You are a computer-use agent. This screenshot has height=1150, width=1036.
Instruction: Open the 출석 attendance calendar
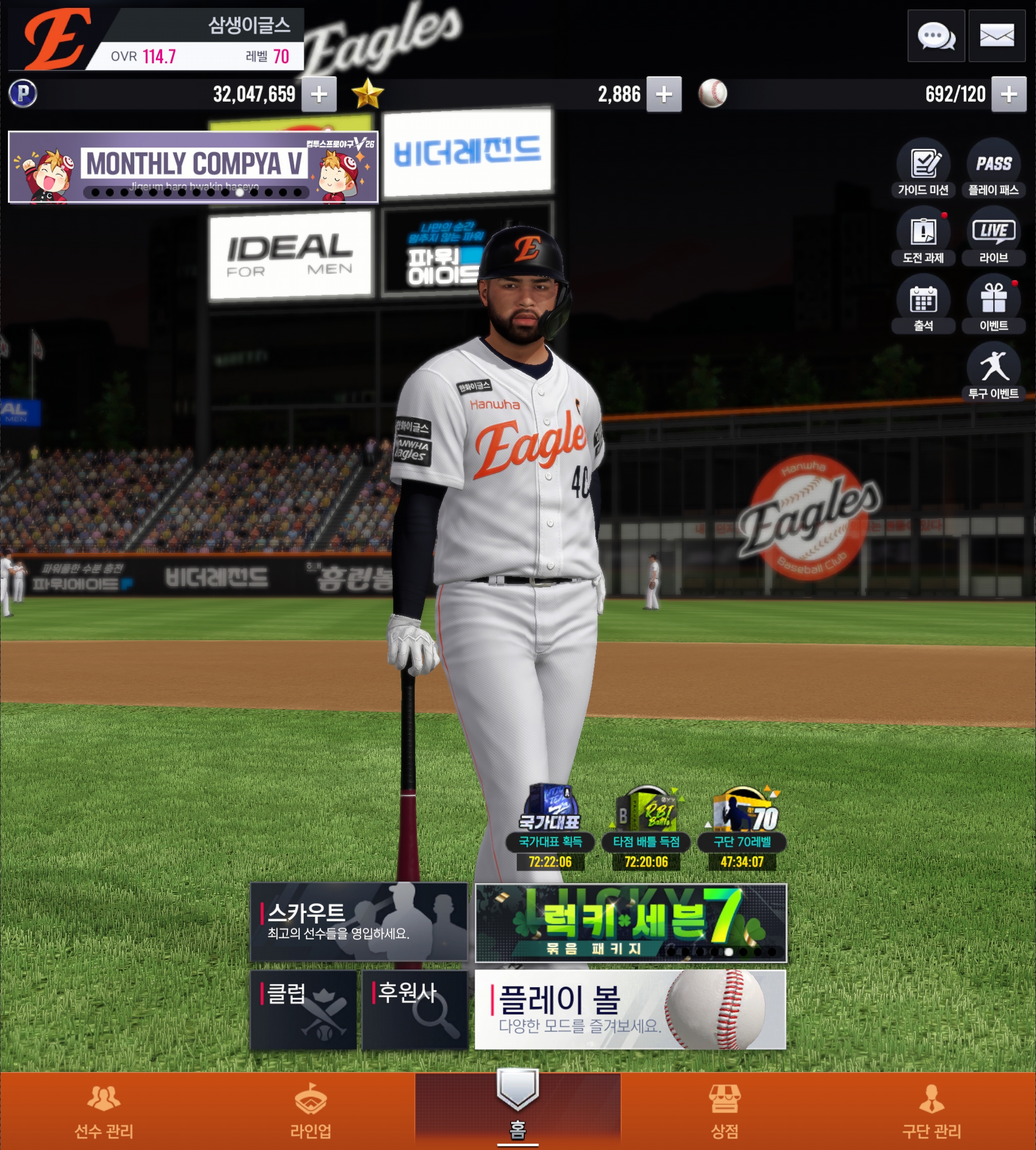pyautogui.click(x=923, y=303)
